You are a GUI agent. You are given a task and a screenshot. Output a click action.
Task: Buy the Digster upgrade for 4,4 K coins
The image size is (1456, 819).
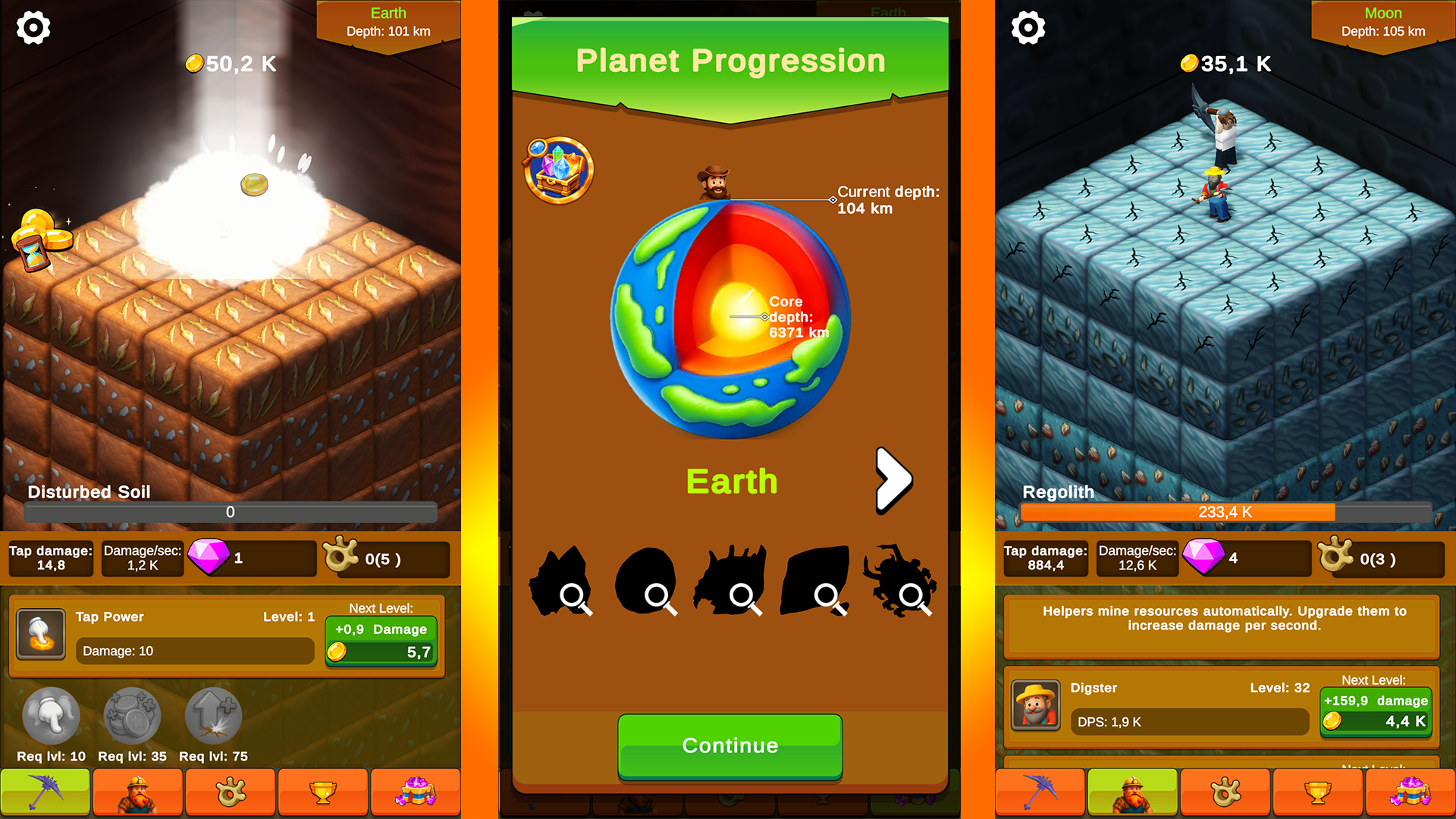(x=1376, y=711)
